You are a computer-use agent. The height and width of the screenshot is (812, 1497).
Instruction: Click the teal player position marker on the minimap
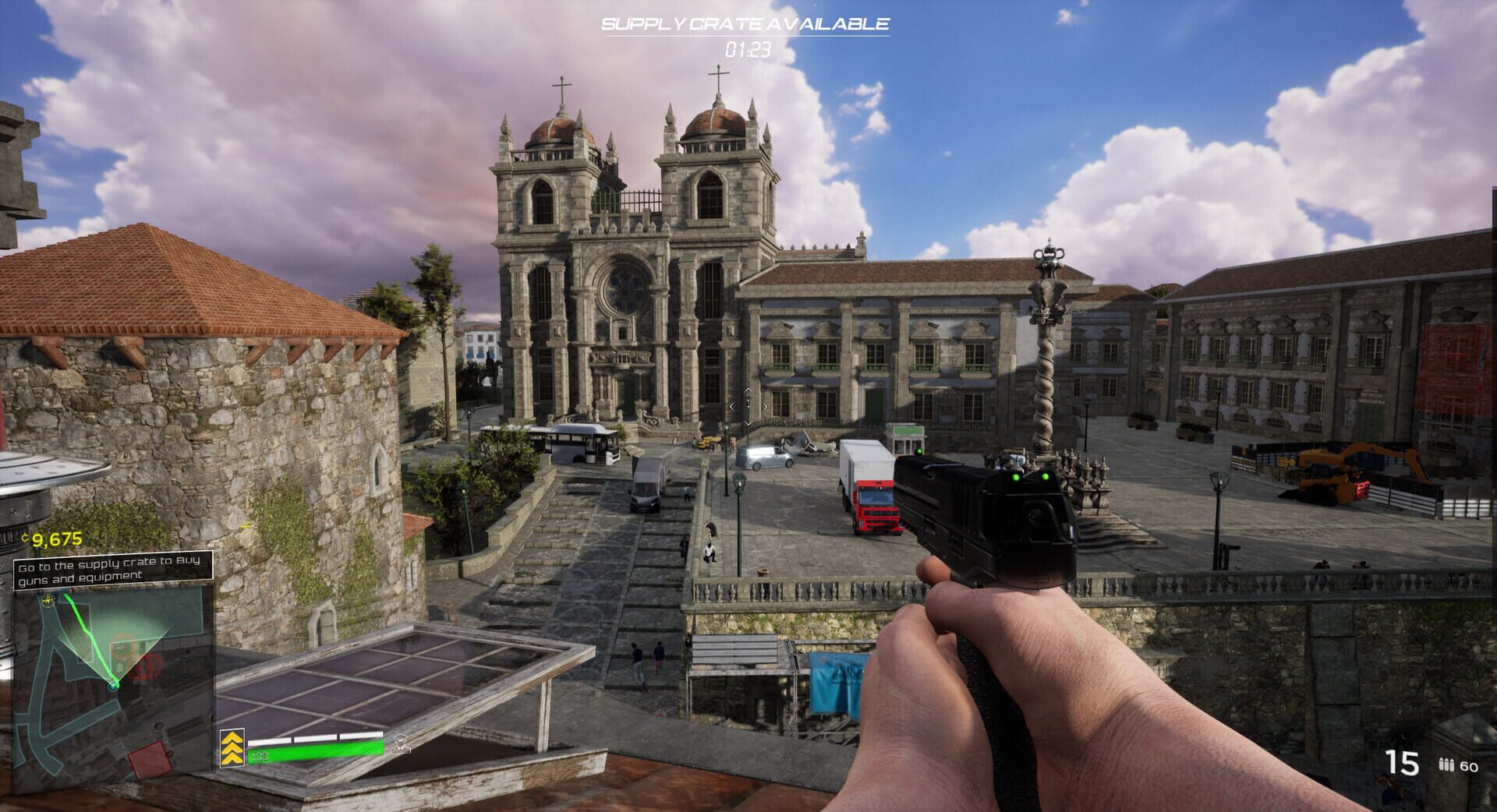(115, 687)
